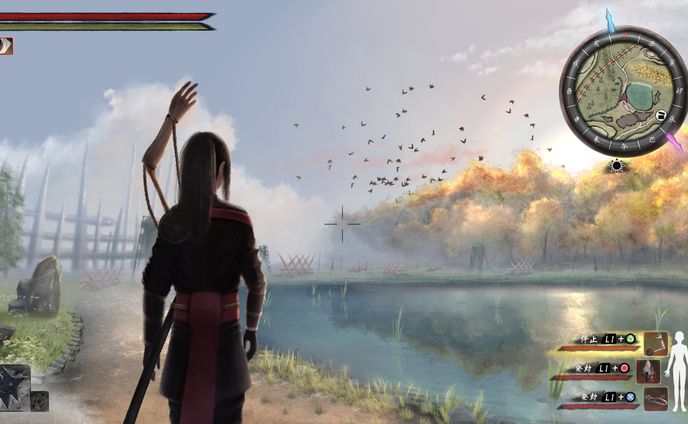Select the top prosthetic arm tool icon
Screen dimensions: 688x424
[x=654, y=344]
